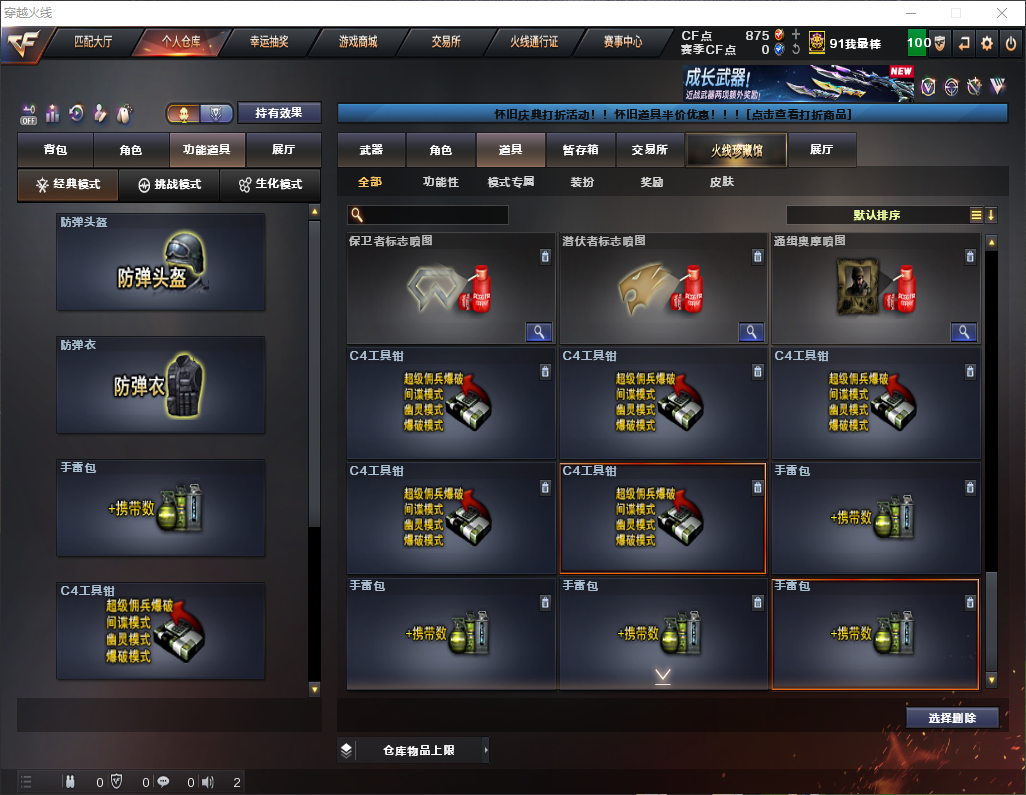Switch to the 武器 weapons tab
Image resolution: width=1026 pixels, height=795 pixels.
[371, 150]
